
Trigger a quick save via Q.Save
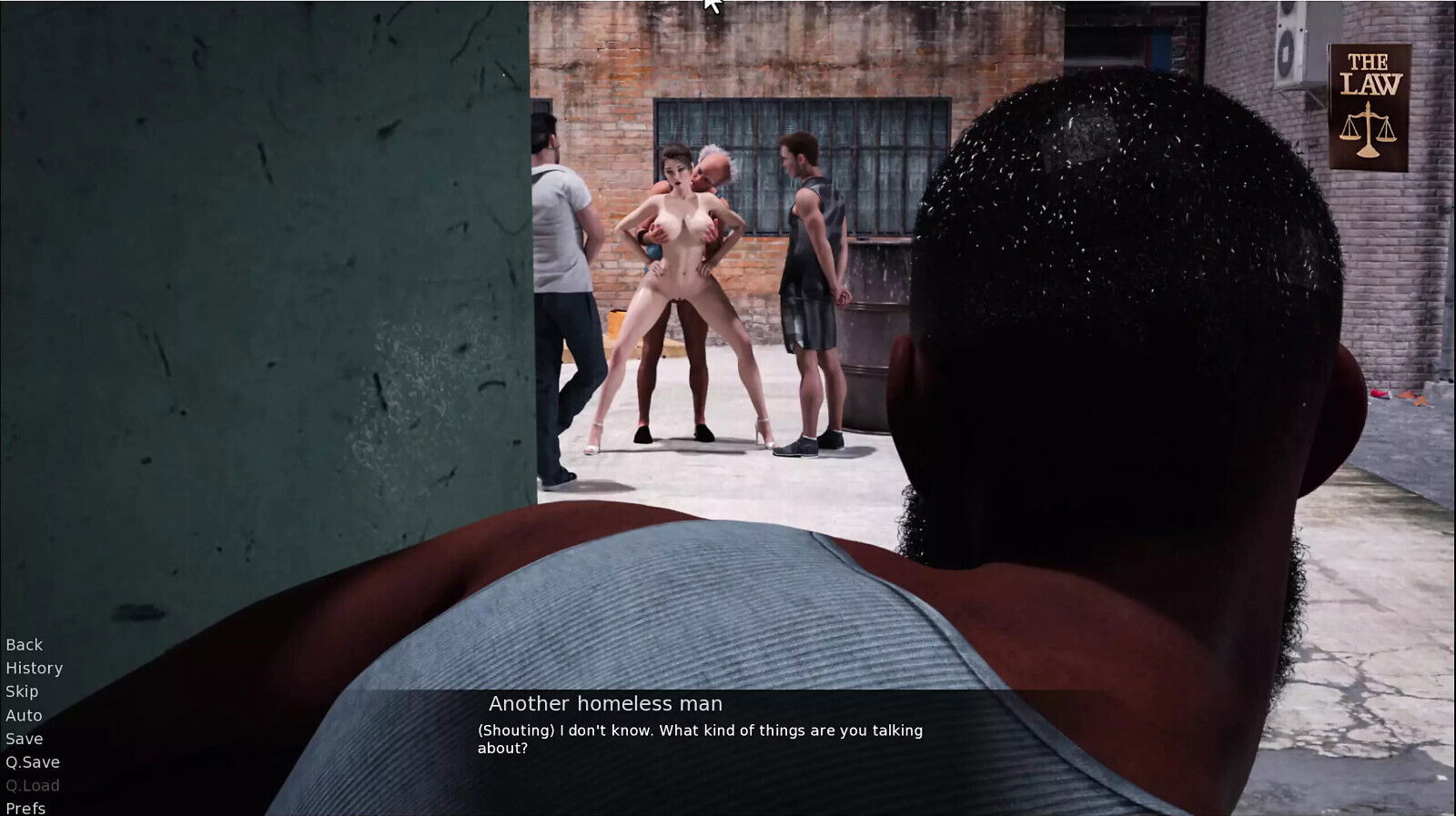pyautogui.click(x=31, y=762)
